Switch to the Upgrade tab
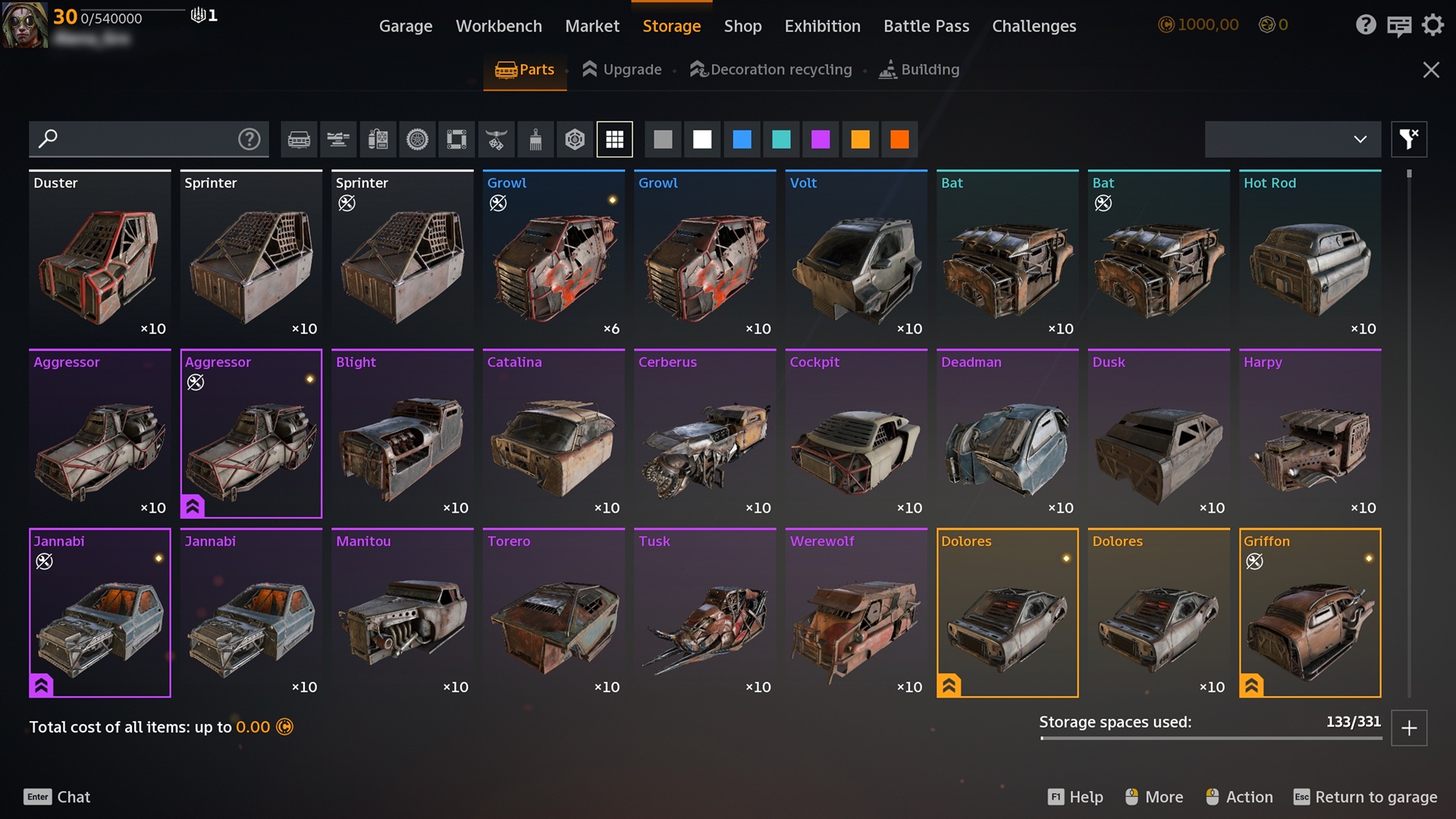The width and height of the screenshot is (1456, 819). (622, 70)
